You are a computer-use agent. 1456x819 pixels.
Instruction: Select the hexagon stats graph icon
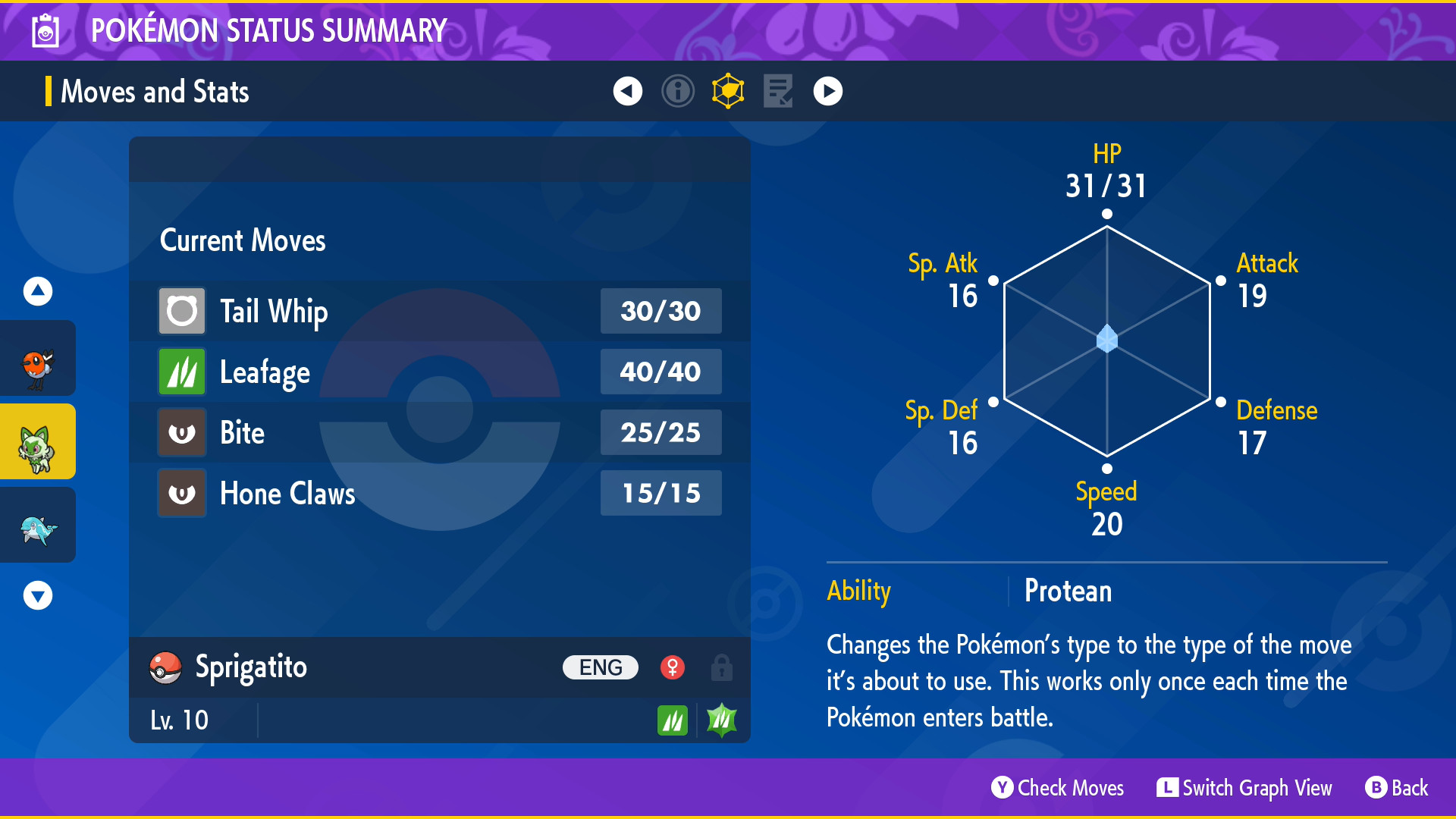click(728, 90)
